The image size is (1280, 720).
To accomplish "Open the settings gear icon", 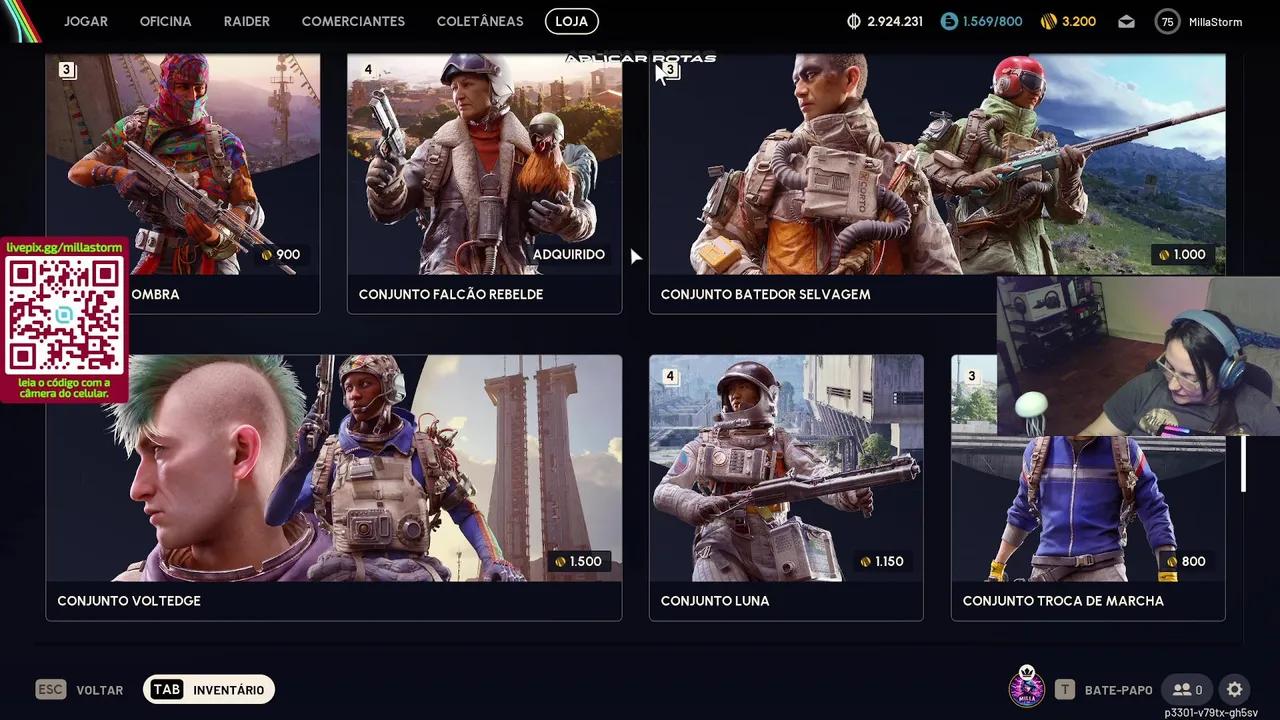I will tap(1235, 690).
